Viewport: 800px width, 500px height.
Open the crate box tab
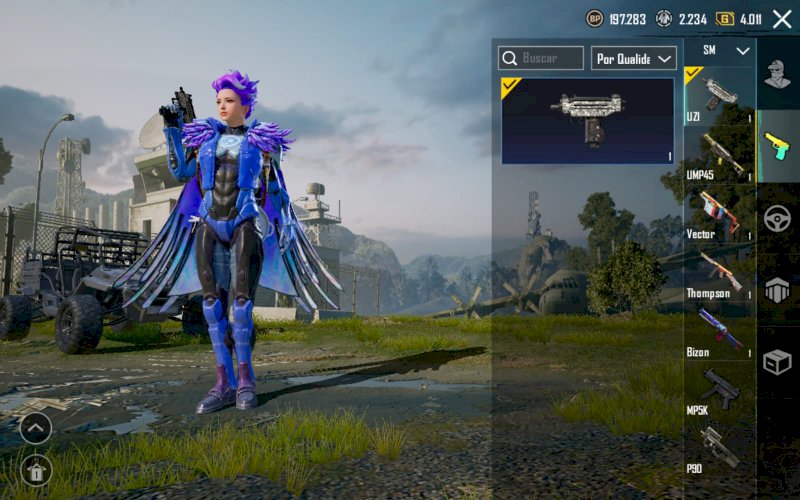(777, 362)
